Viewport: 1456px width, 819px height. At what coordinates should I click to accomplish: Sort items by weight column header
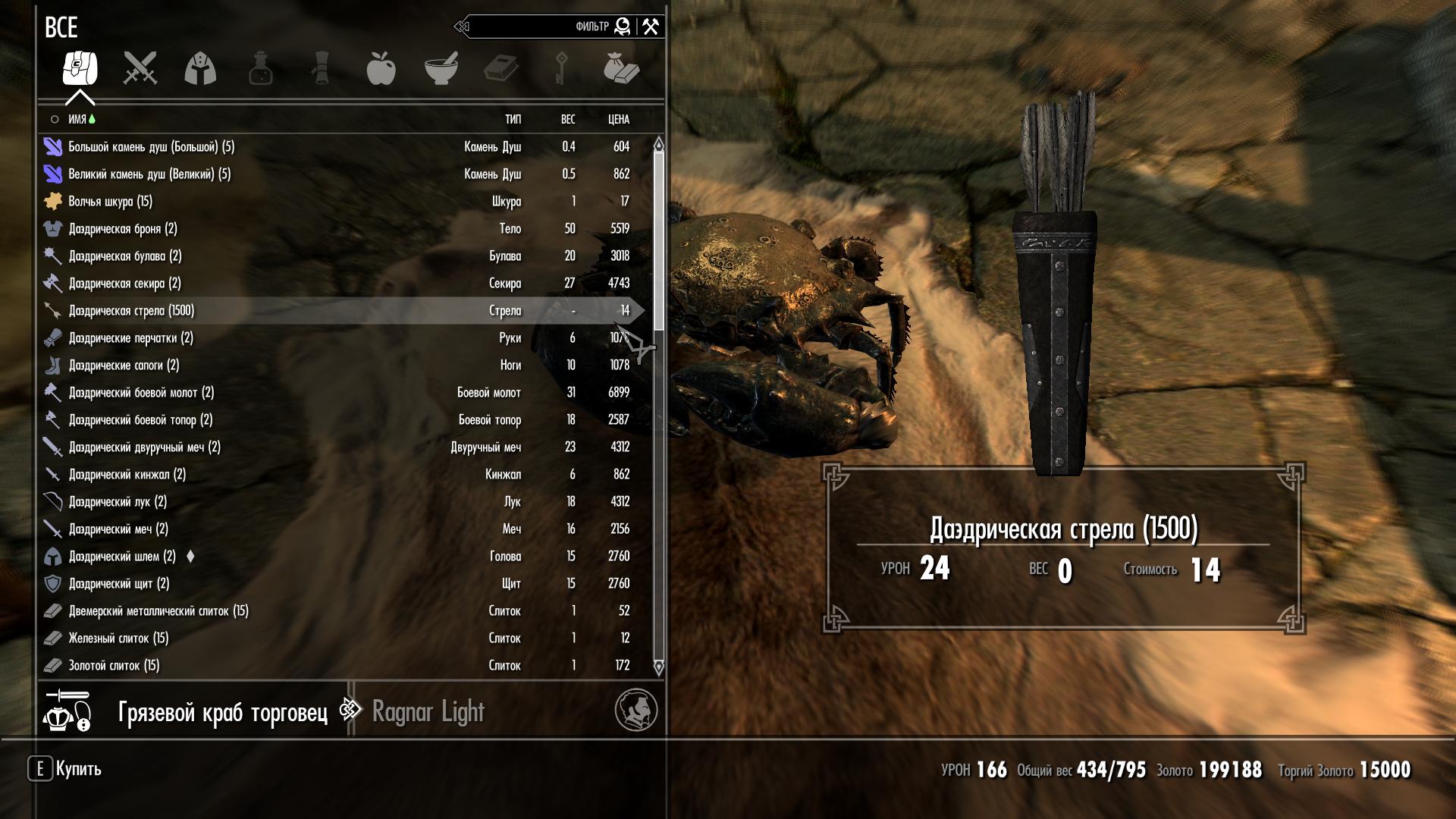(568, 119)
